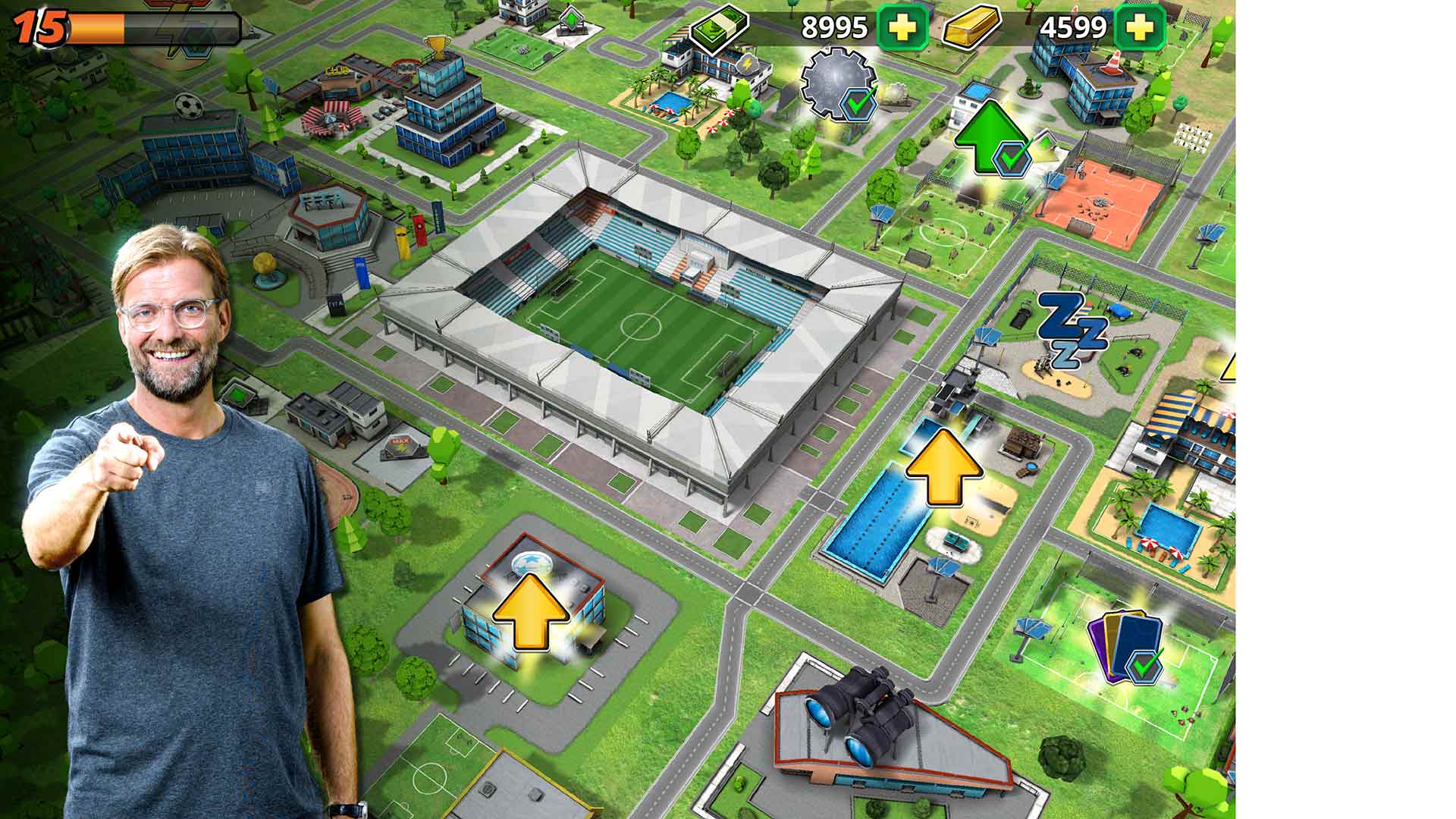
Task: Buy more gold bars with the plus button
Action: coord(1140,27)
